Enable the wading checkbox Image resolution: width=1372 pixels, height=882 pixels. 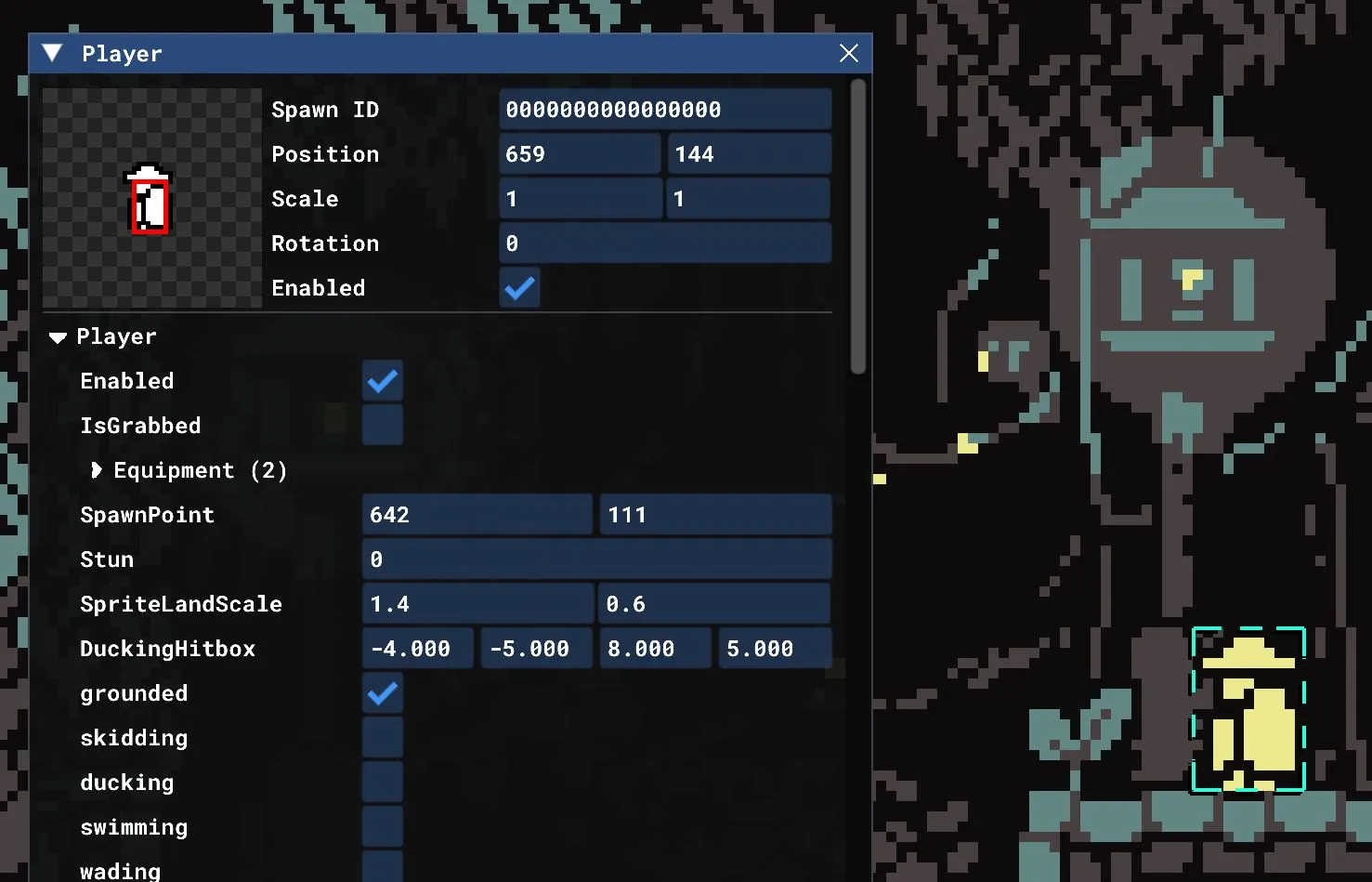point(383,867)
